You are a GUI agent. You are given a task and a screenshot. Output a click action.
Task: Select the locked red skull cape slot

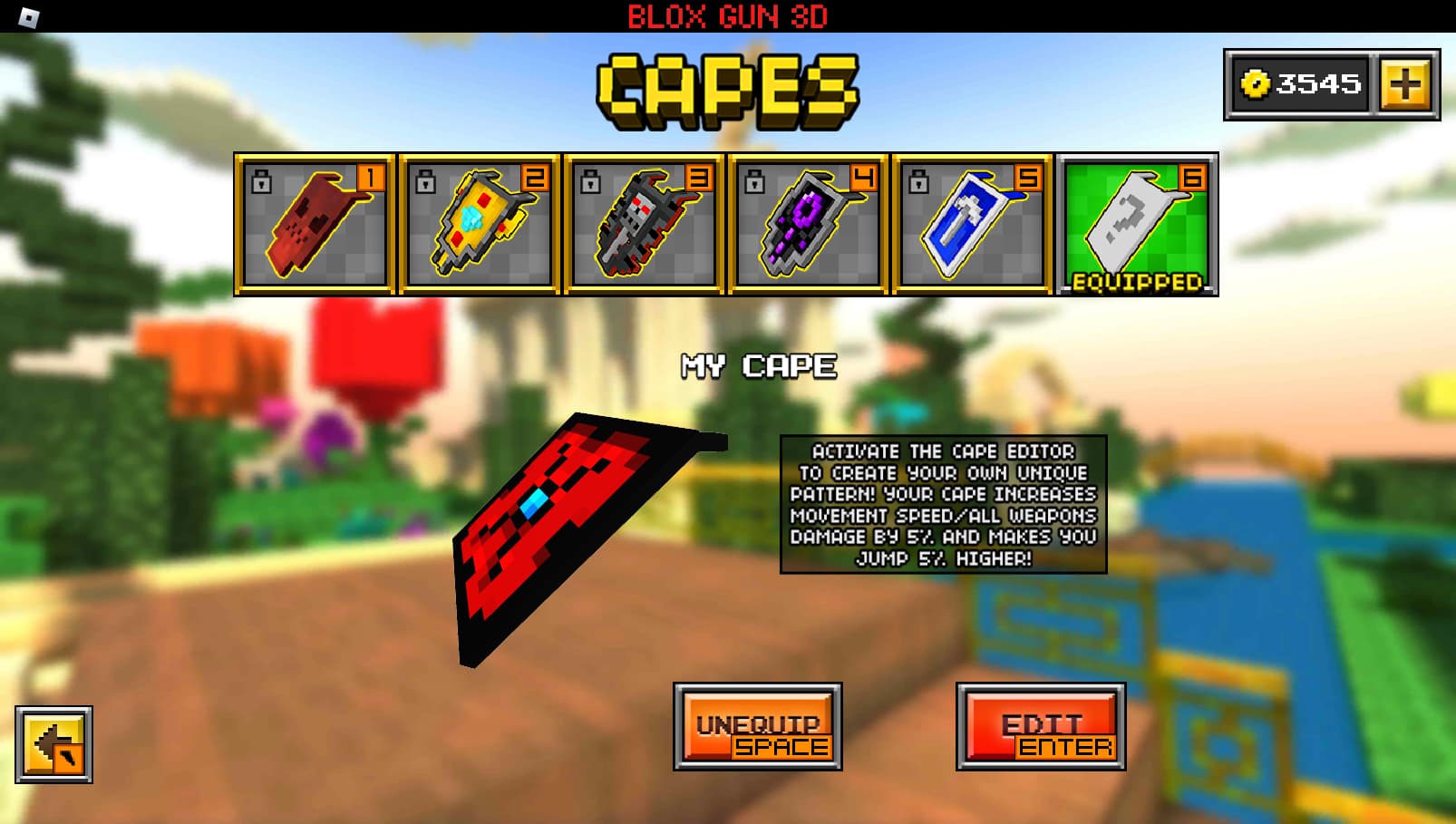click(315, 224)
